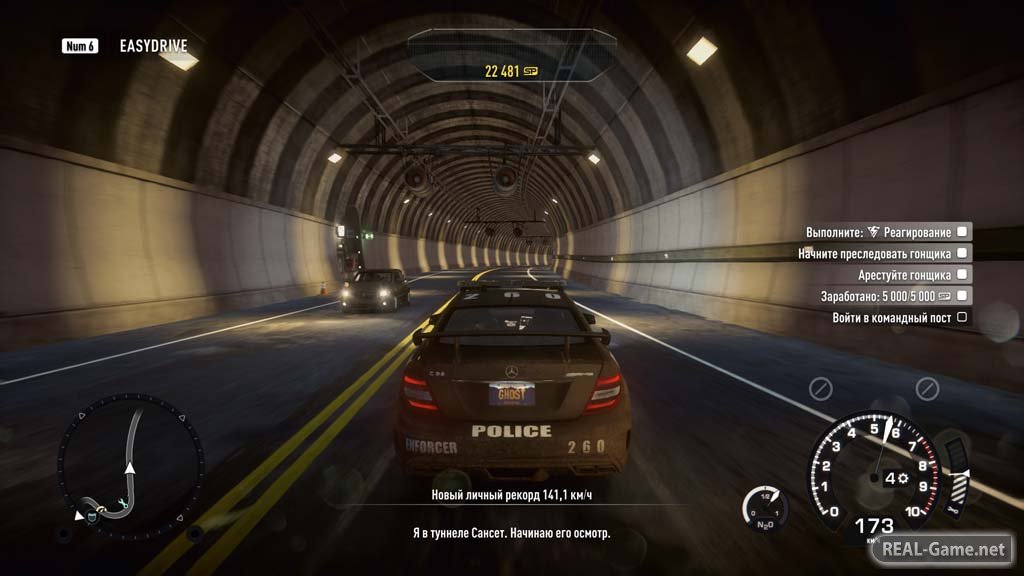Click the circular minimap

coord(130,466)
